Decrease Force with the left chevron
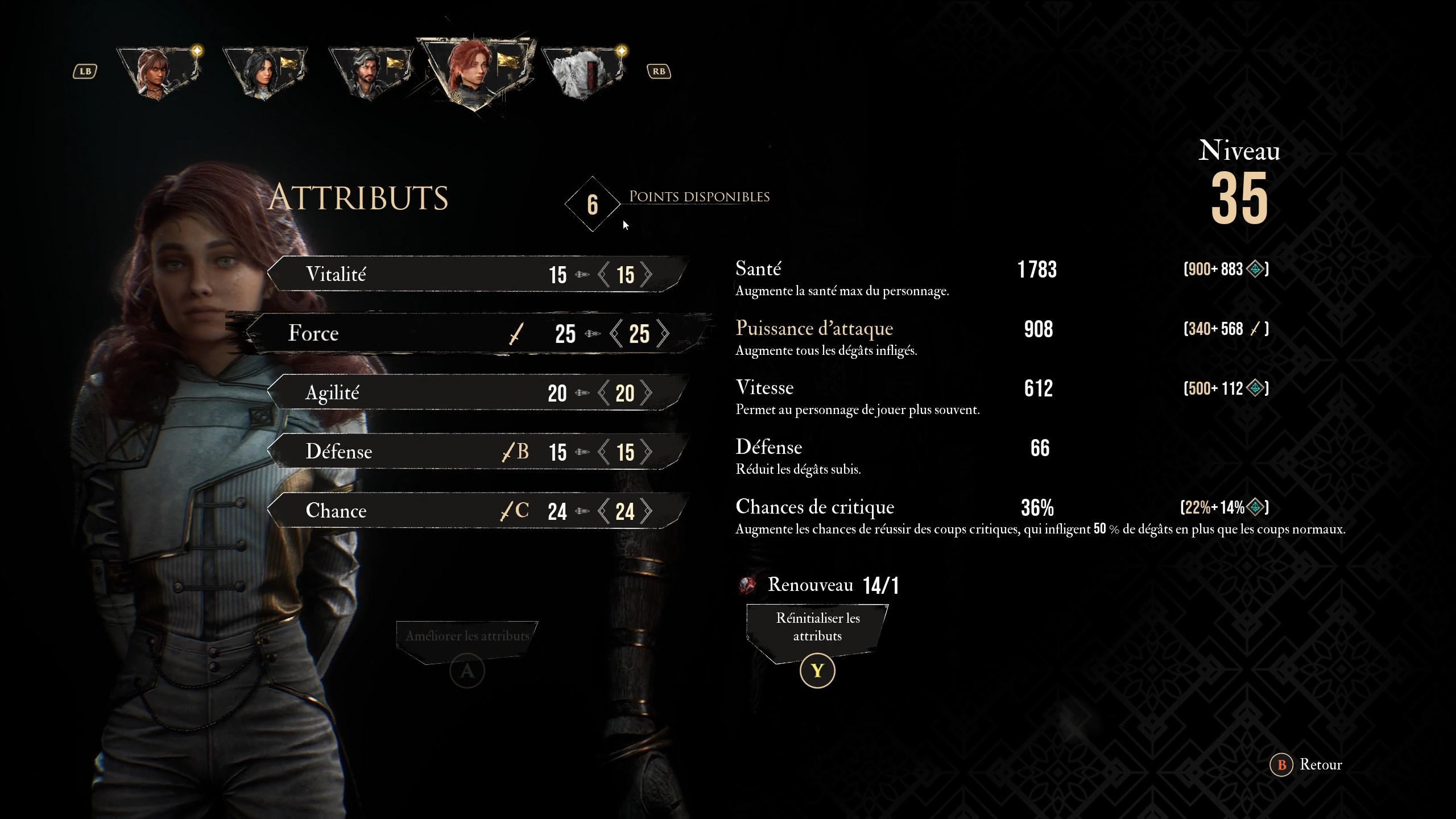 (x=616, y=334)
